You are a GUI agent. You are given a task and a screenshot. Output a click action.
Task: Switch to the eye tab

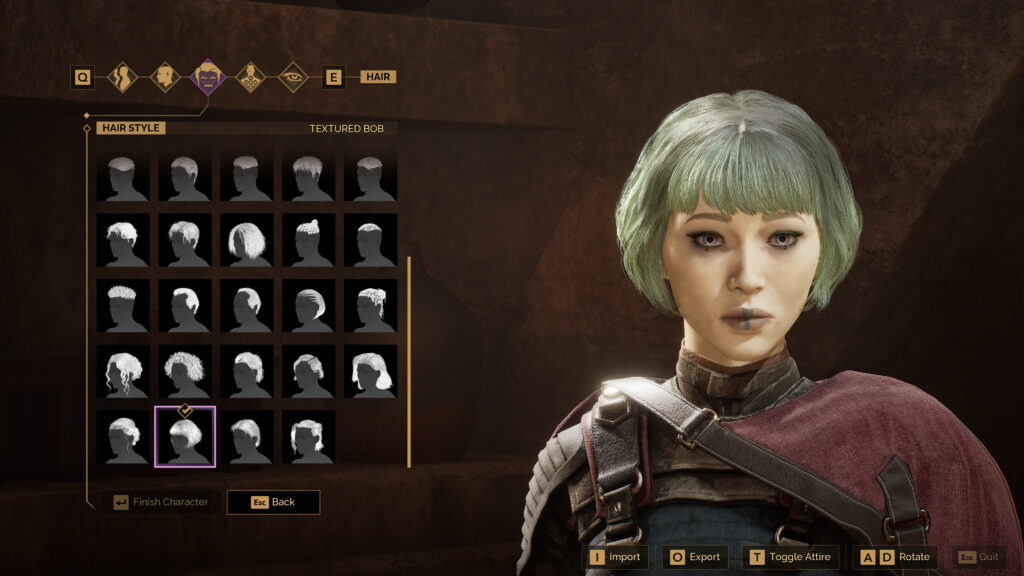(292, 77)
